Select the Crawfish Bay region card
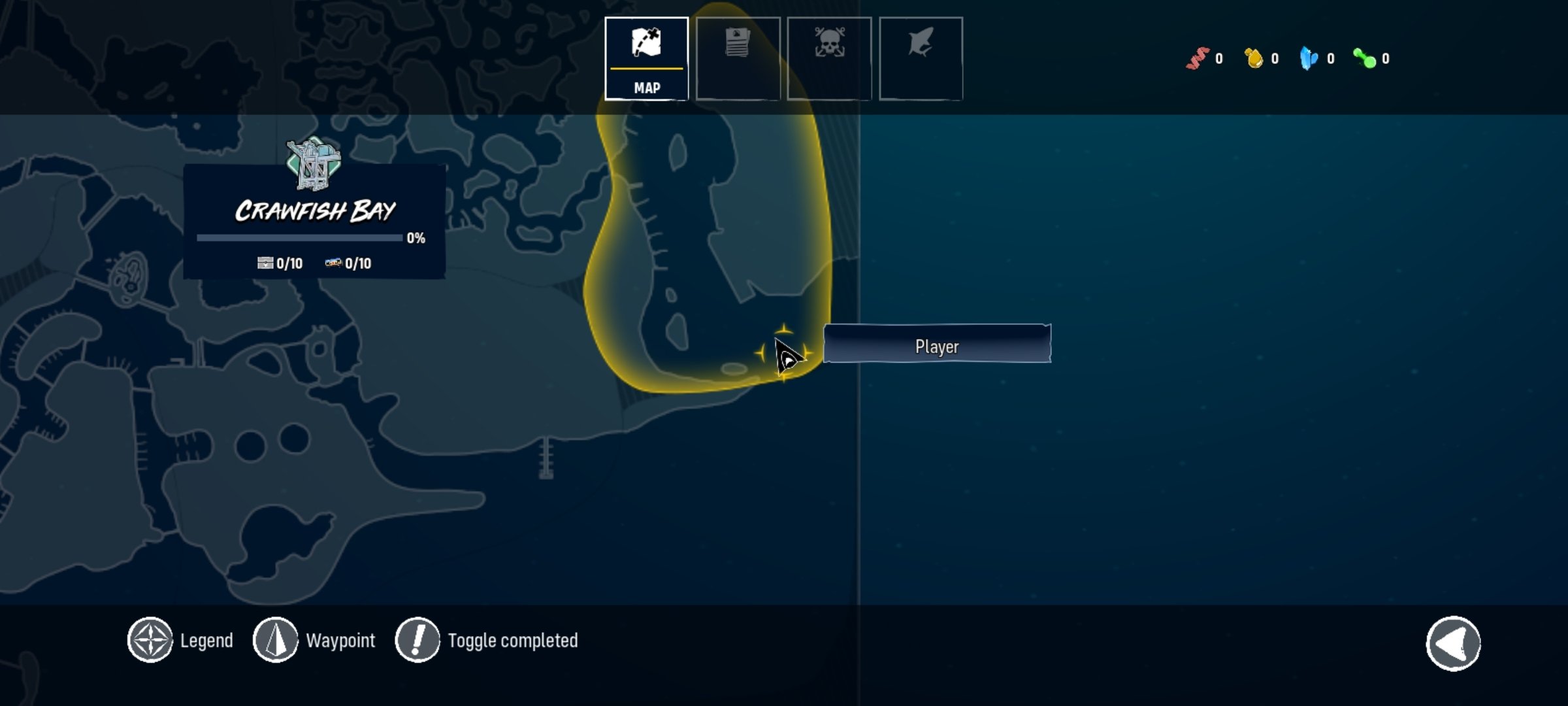Screen dimensions: 1568x706 (314, 222)
